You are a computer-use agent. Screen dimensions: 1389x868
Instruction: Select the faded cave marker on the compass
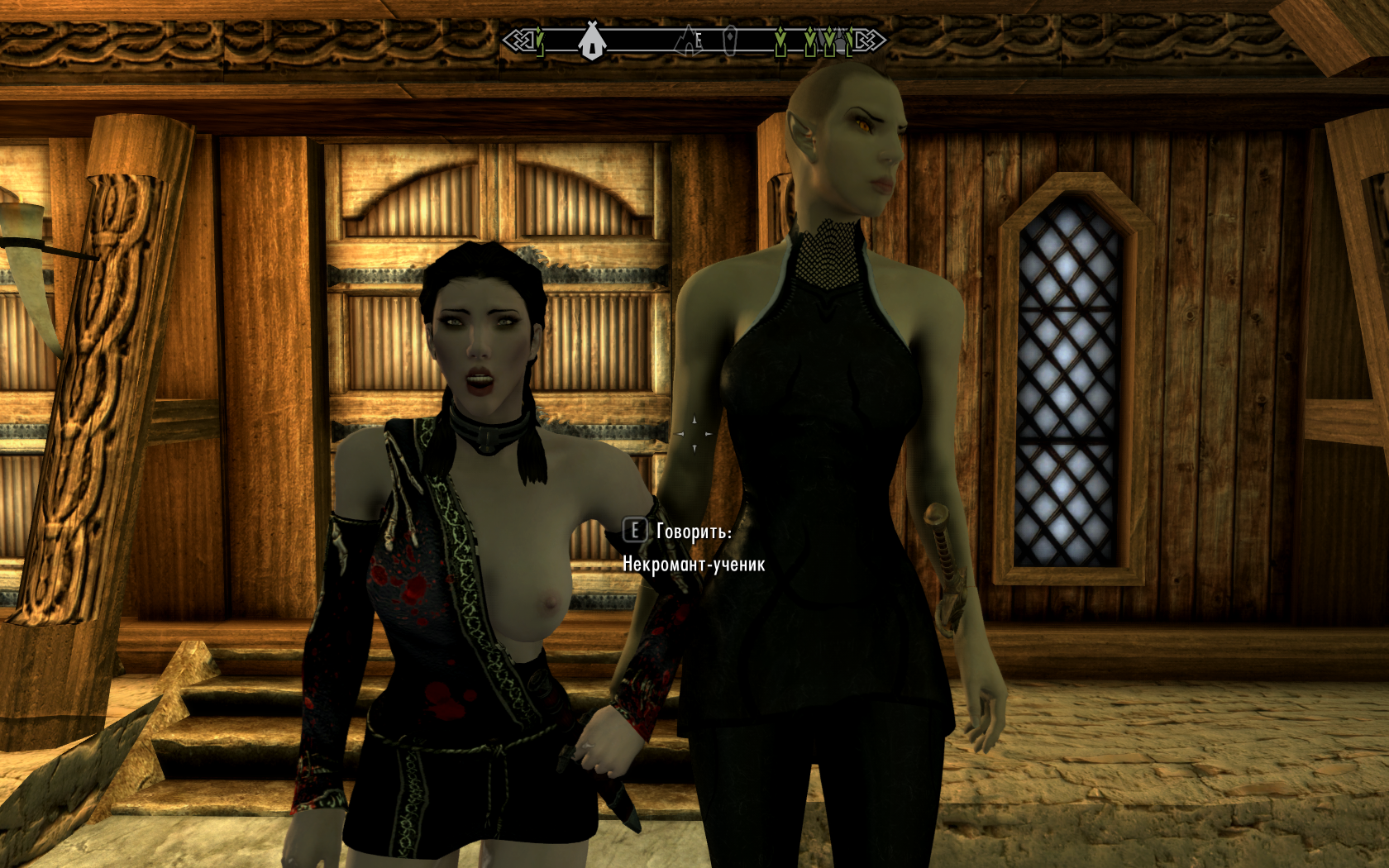(x=687, y=40)
